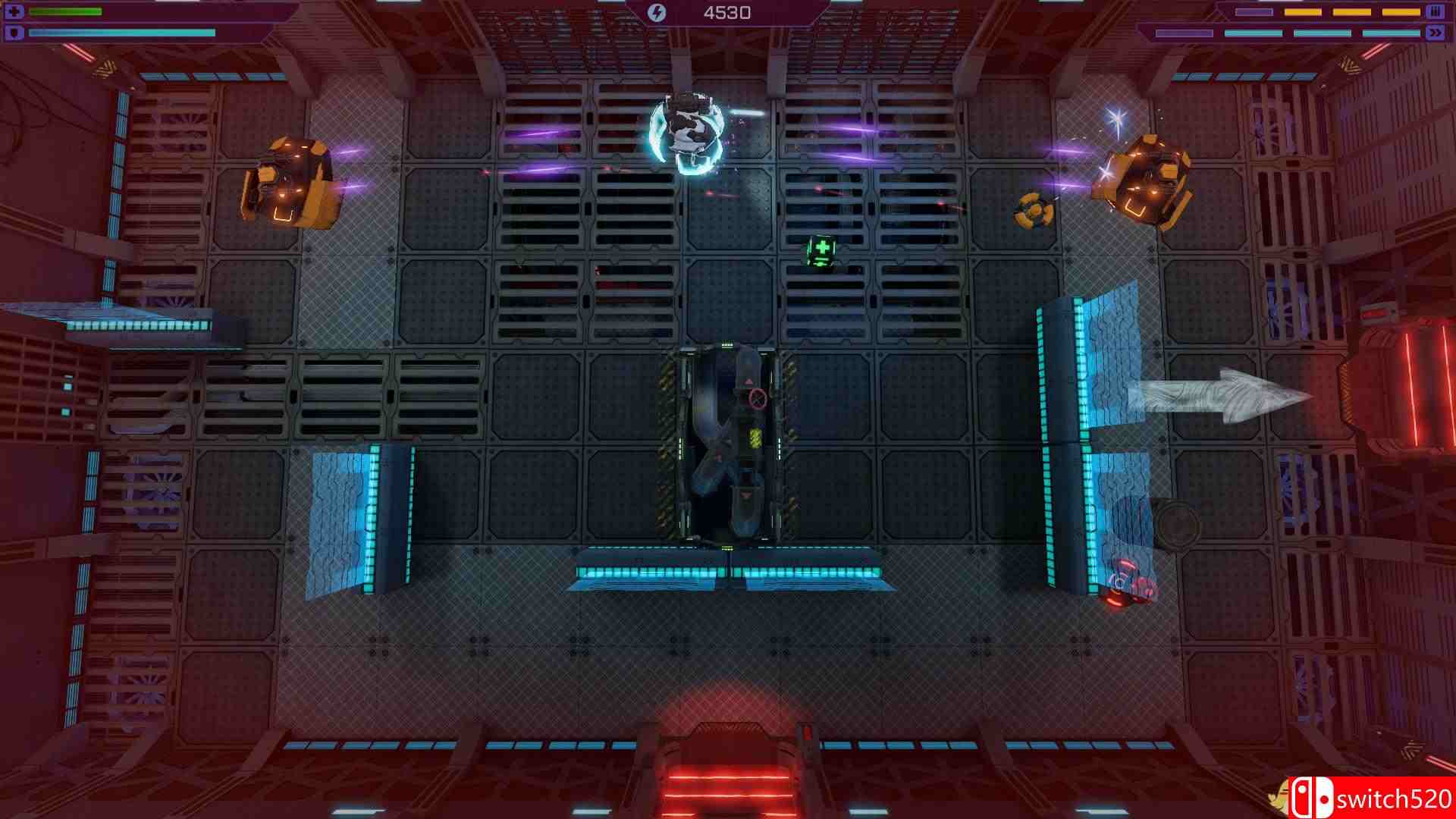Click the first yellow ammo segment
The height and width of the screenshot is (819, 1456).
click(x=1303, y=12)
